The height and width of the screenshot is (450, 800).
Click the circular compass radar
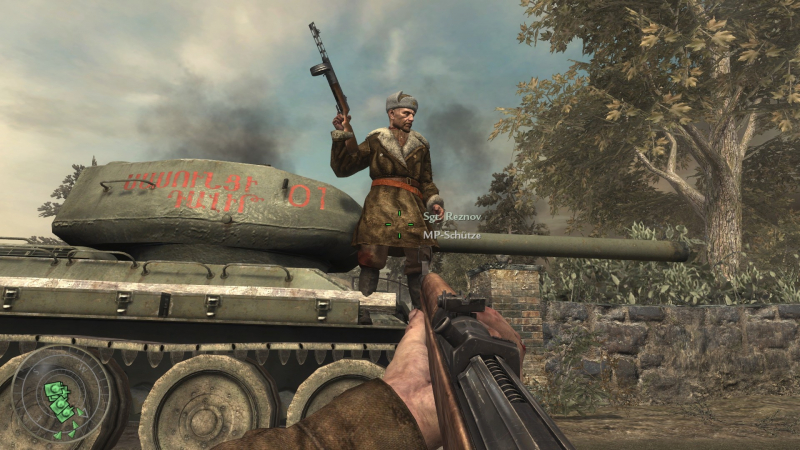61,396
